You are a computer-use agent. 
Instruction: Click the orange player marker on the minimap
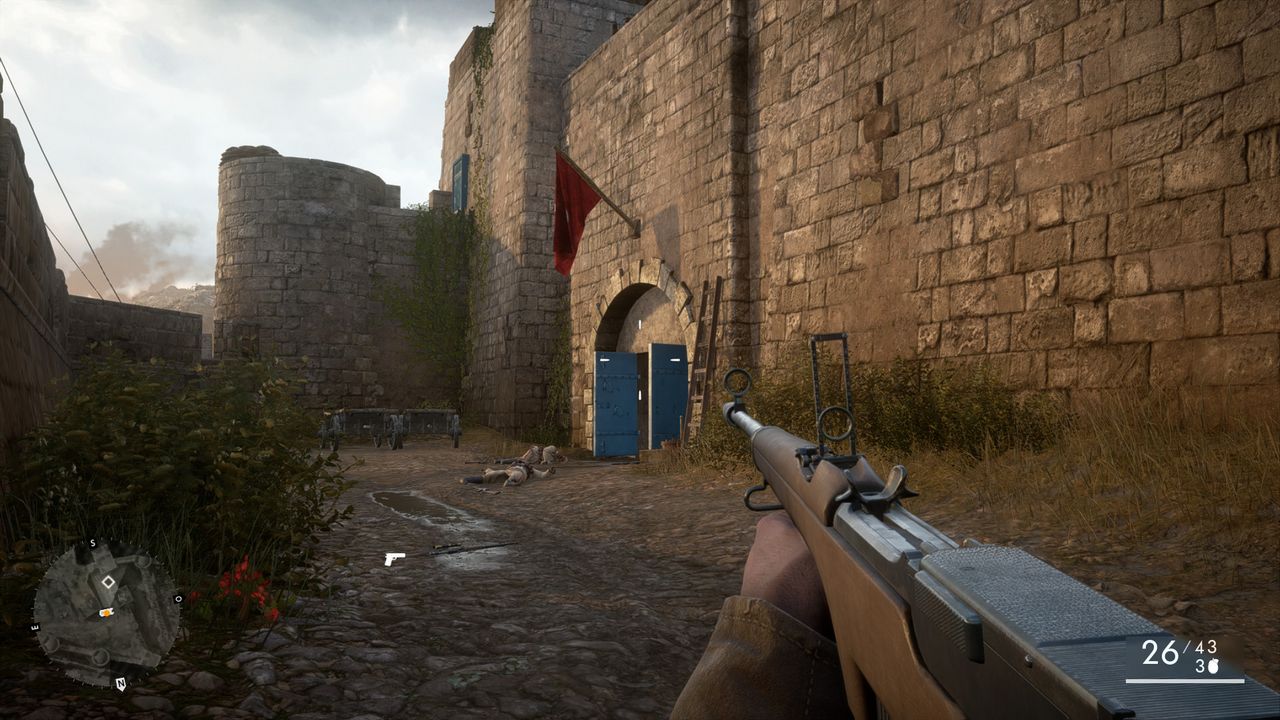tap(105, 612)
